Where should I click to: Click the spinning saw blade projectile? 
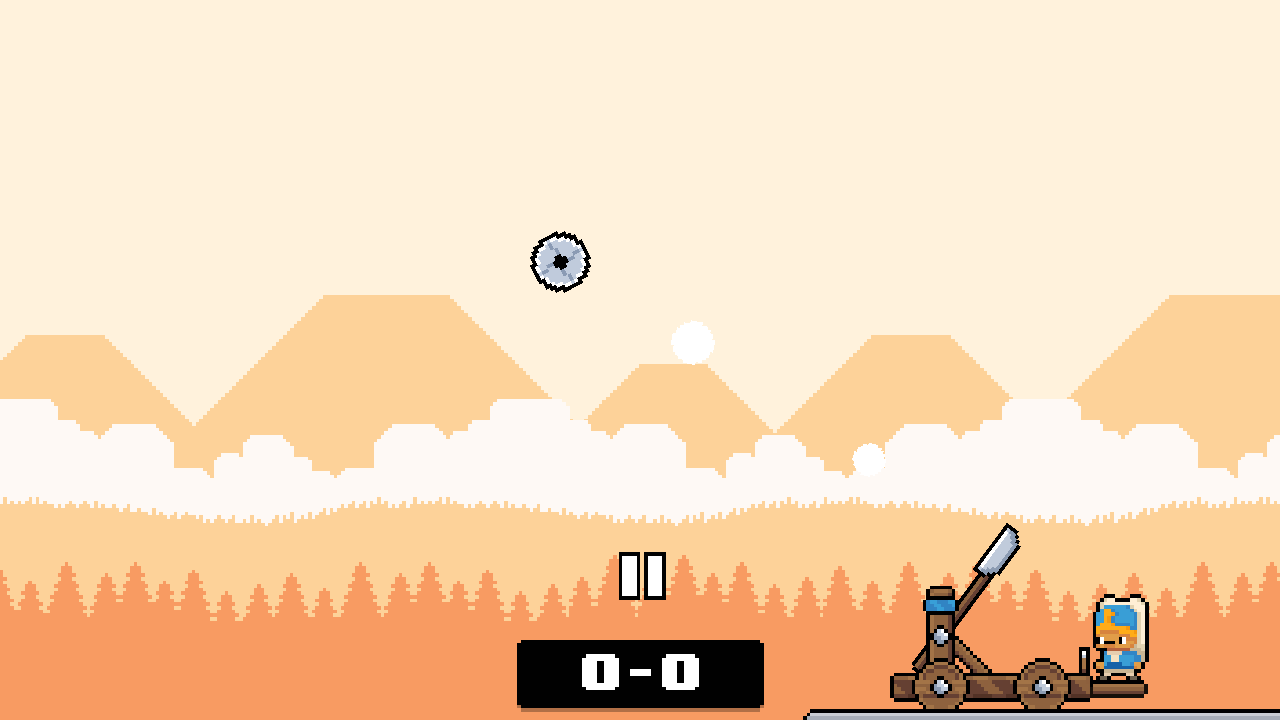click(561, 260)
